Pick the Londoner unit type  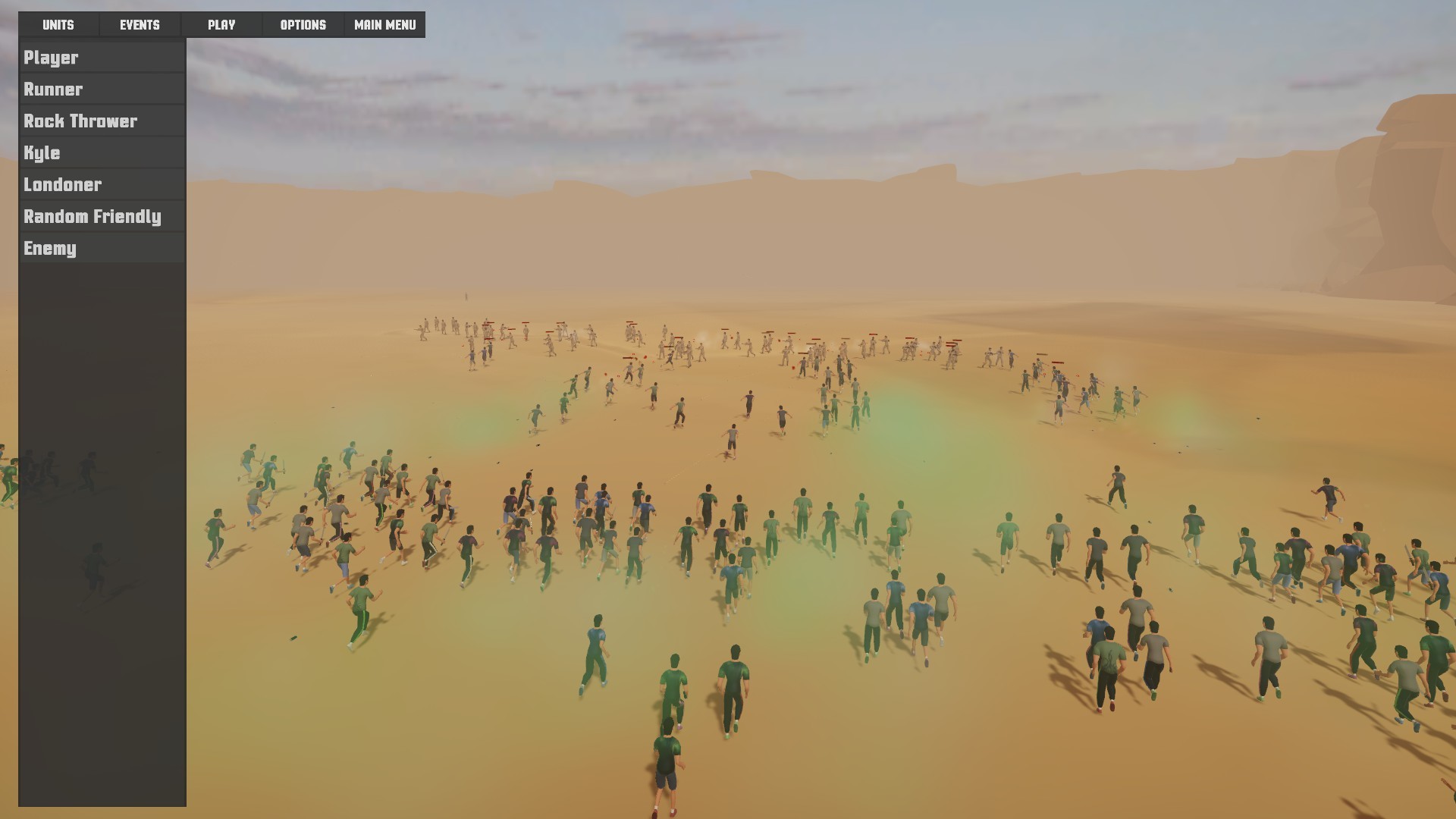click(x=63, y=184)
